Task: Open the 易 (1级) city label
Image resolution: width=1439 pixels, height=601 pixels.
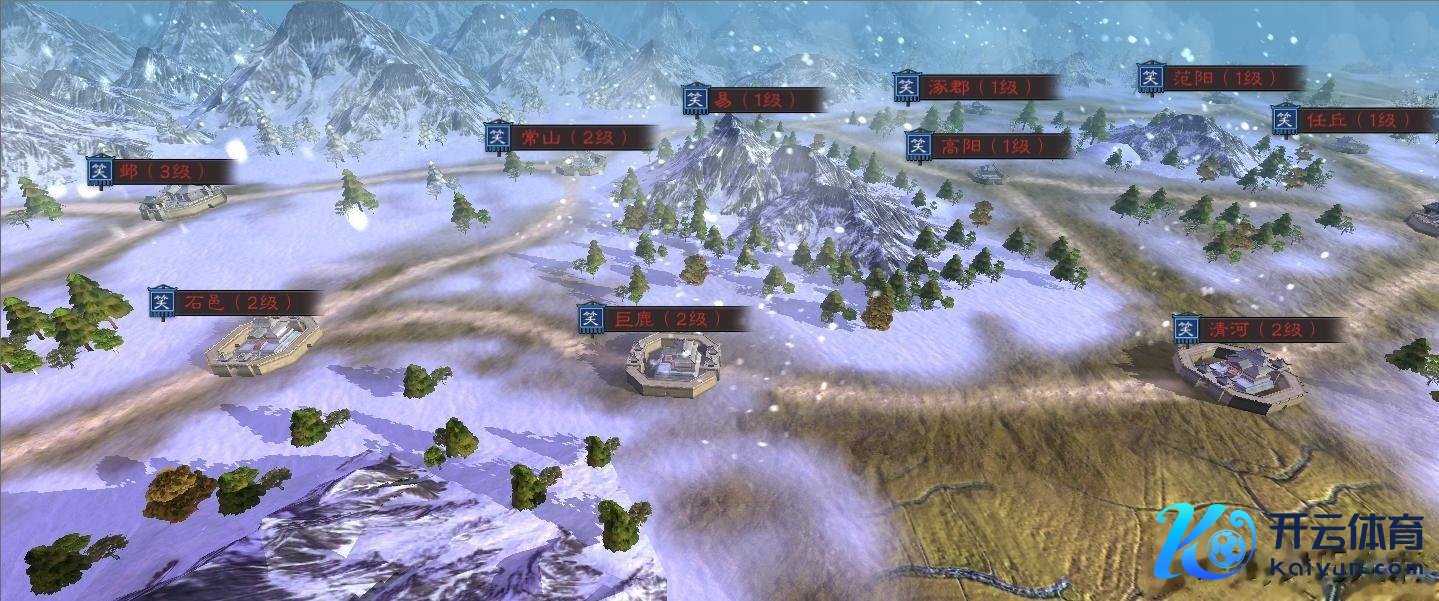Action: [755, 100]
